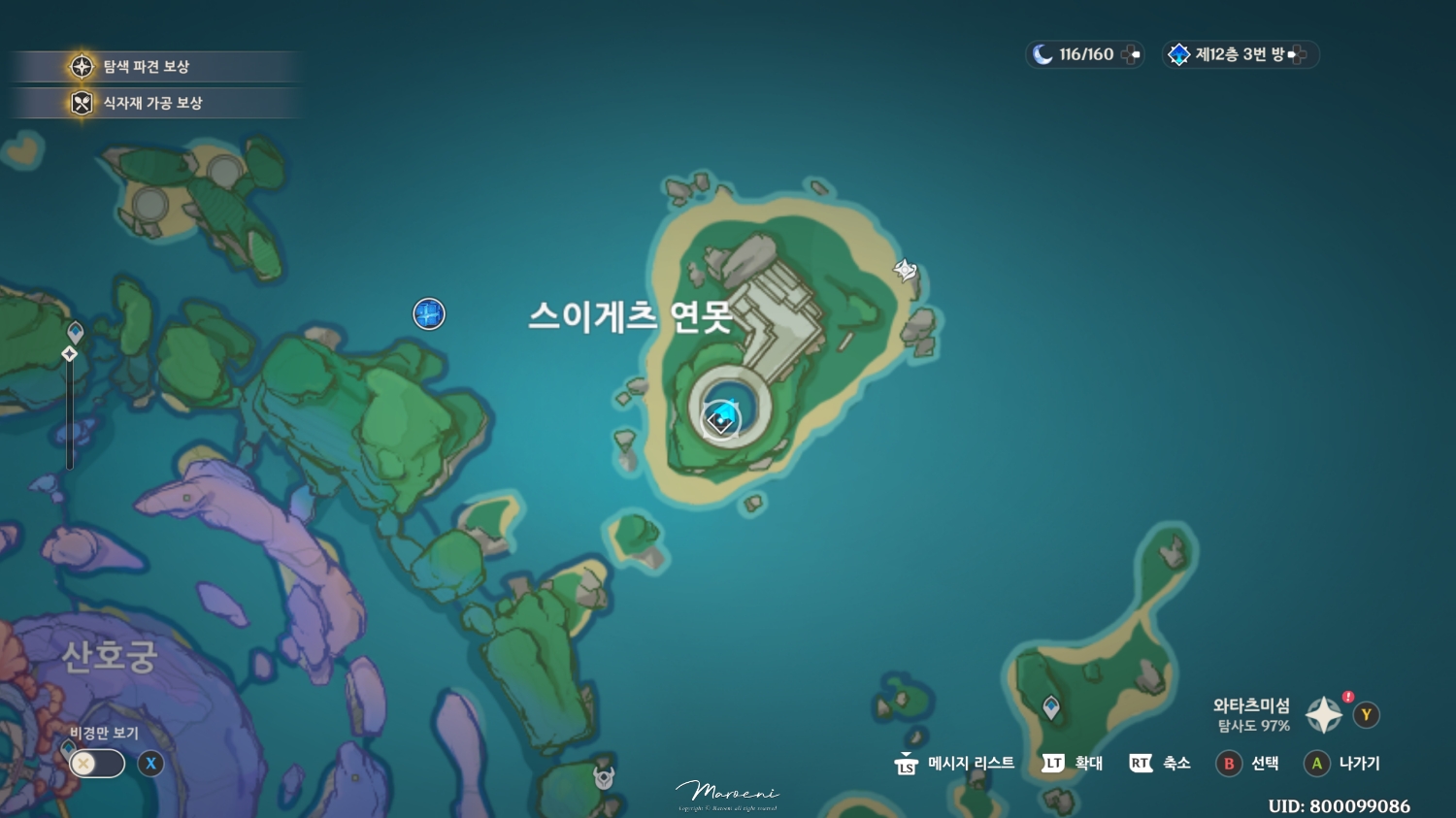
Task: Click the Original Resin moon icon
Action: click(1043, 54)
